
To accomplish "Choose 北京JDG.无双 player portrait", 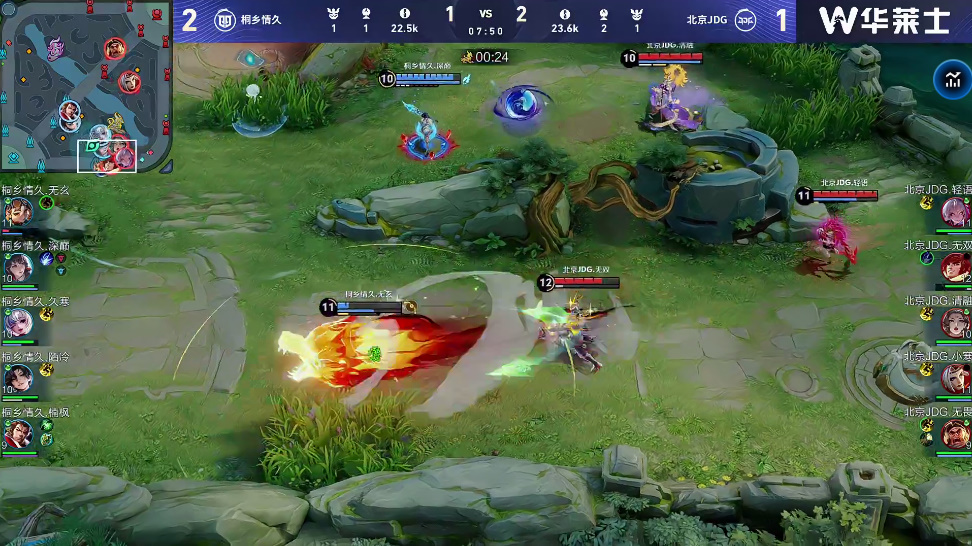I will [x=954, y=267].
